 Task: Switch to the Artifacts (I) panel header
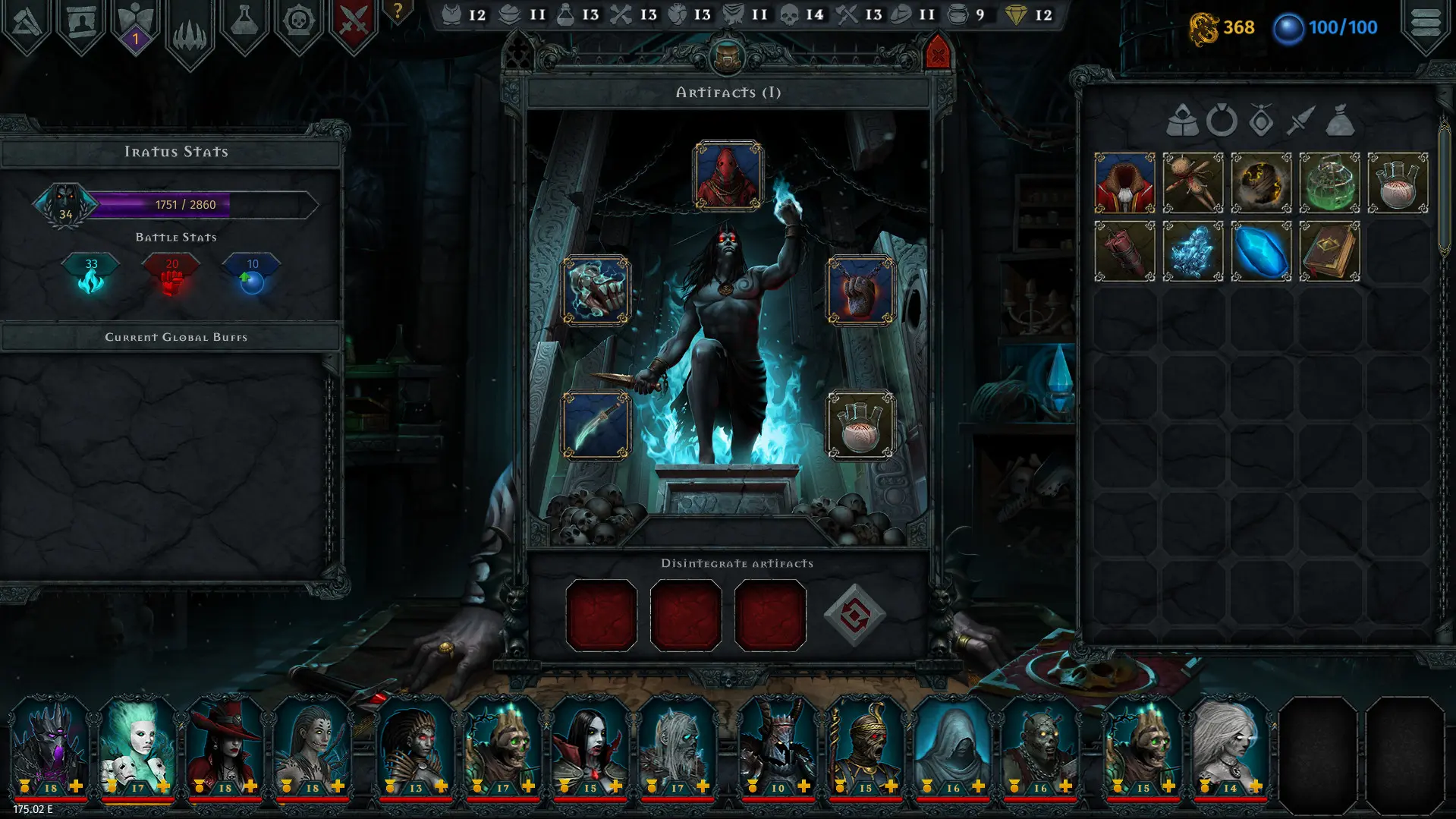pos(729,94)
